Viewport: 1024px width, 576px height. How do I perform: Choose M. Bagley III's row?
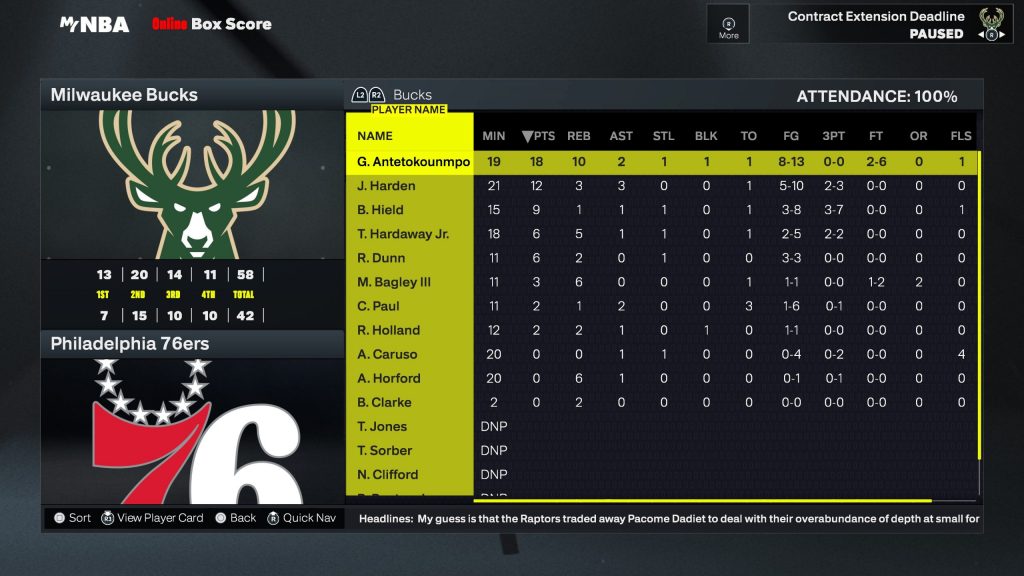(394, 282)
